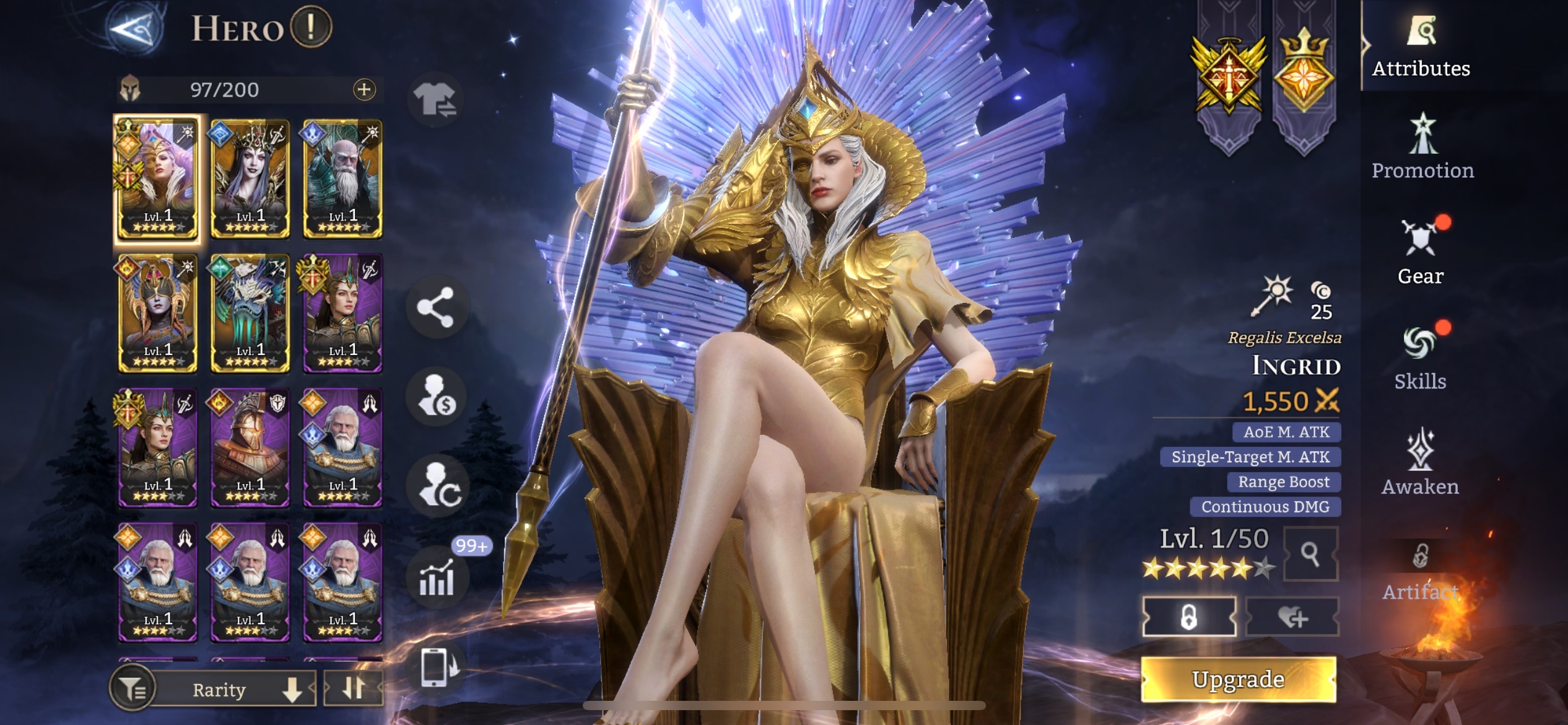
Task: Lock the hero with the padlock button
Action: 1188,617
